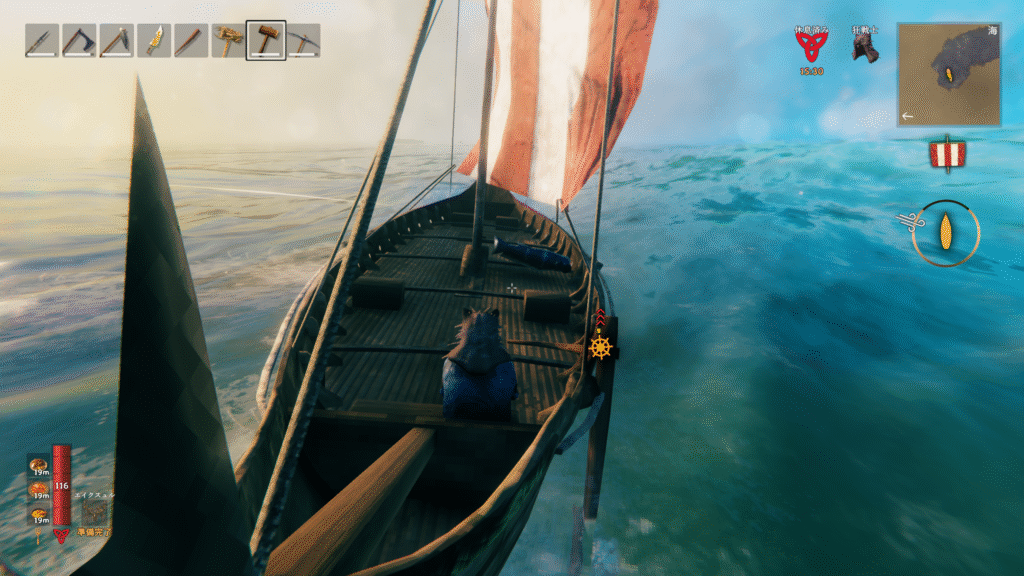Click the orange ship rudder wheel icon
1024x576 pixels.
tap(600, 347)
